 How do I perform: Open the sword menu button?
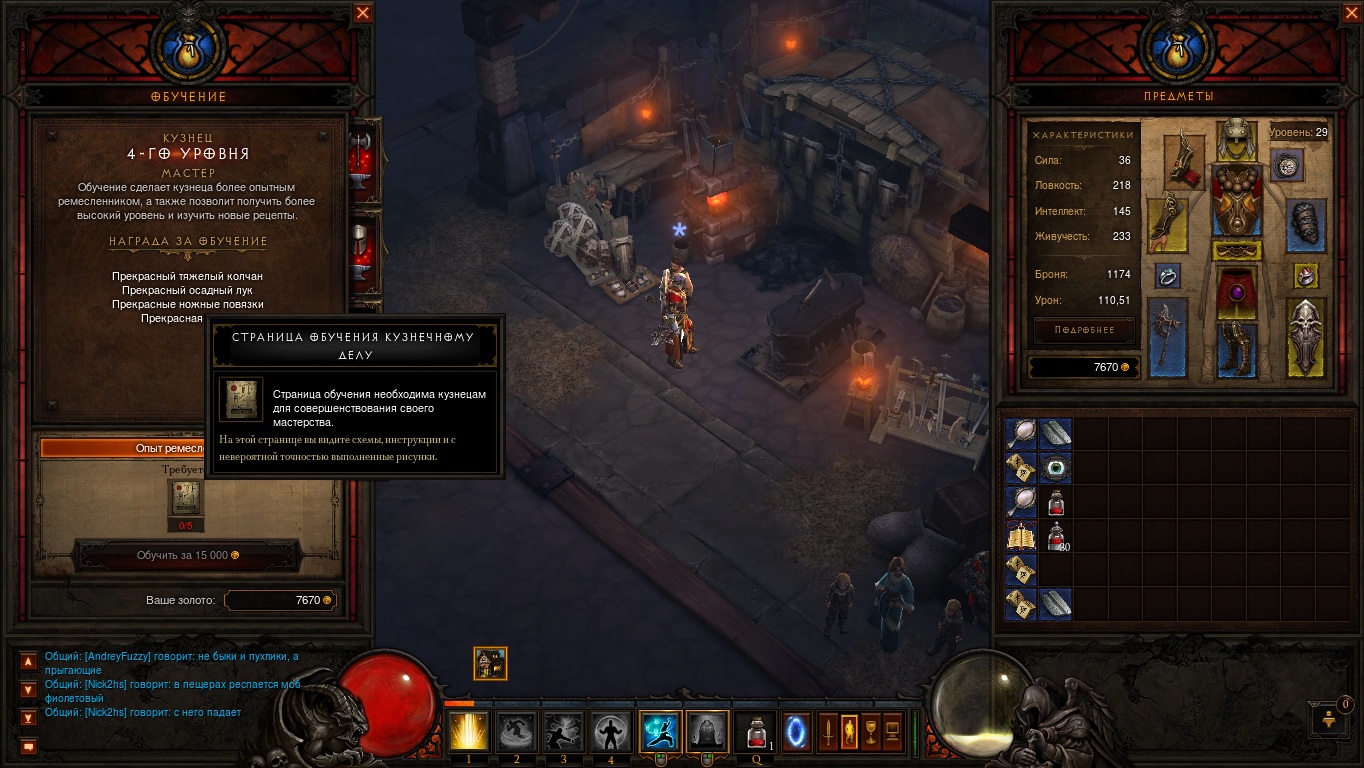click(x=828, y=732)
